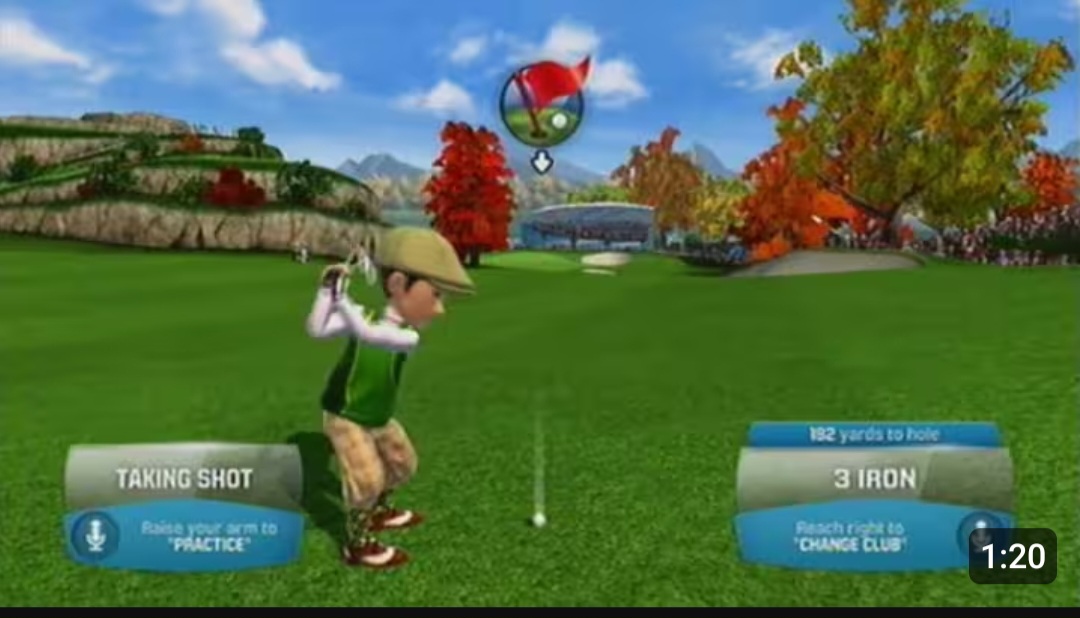Select the 3 Iron club panel

(874, 479)
